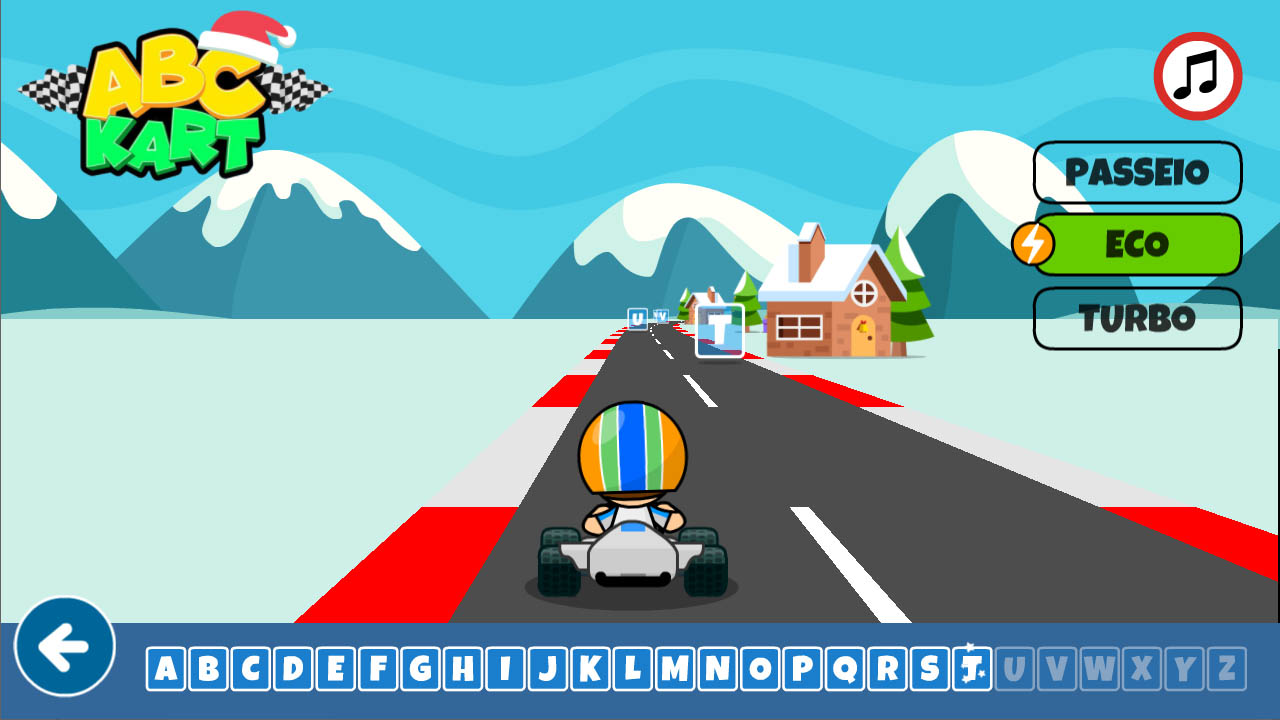Click the lightning bolt on the ECO button
This screenshot has width=1280, height=720.
(1035, 243)
